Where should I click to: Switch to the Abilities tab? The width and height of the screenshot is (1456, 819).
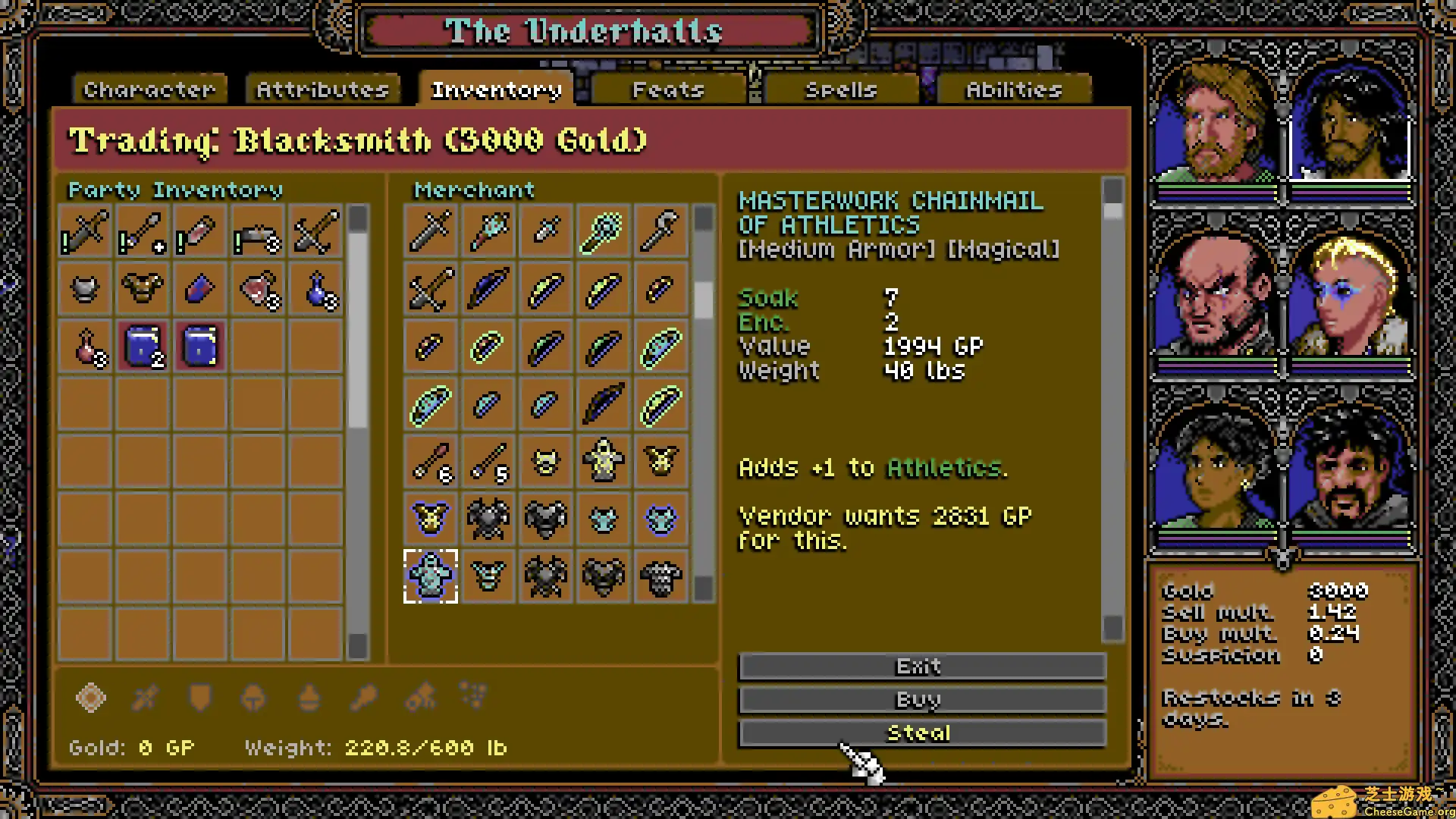1014,90
